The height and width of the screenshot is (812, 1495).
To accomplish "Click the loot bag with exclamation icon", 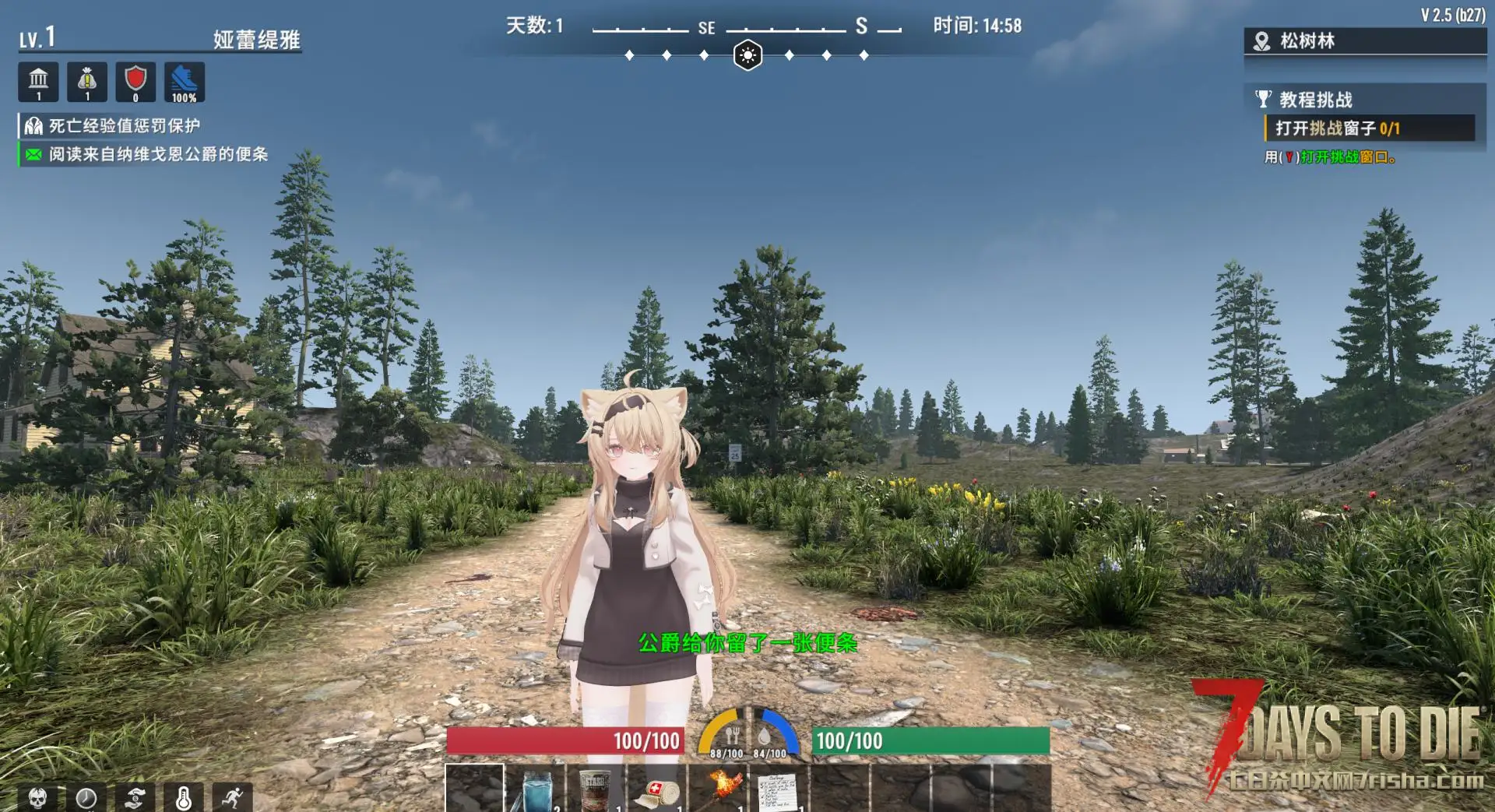I will click(x=87, y=82).
